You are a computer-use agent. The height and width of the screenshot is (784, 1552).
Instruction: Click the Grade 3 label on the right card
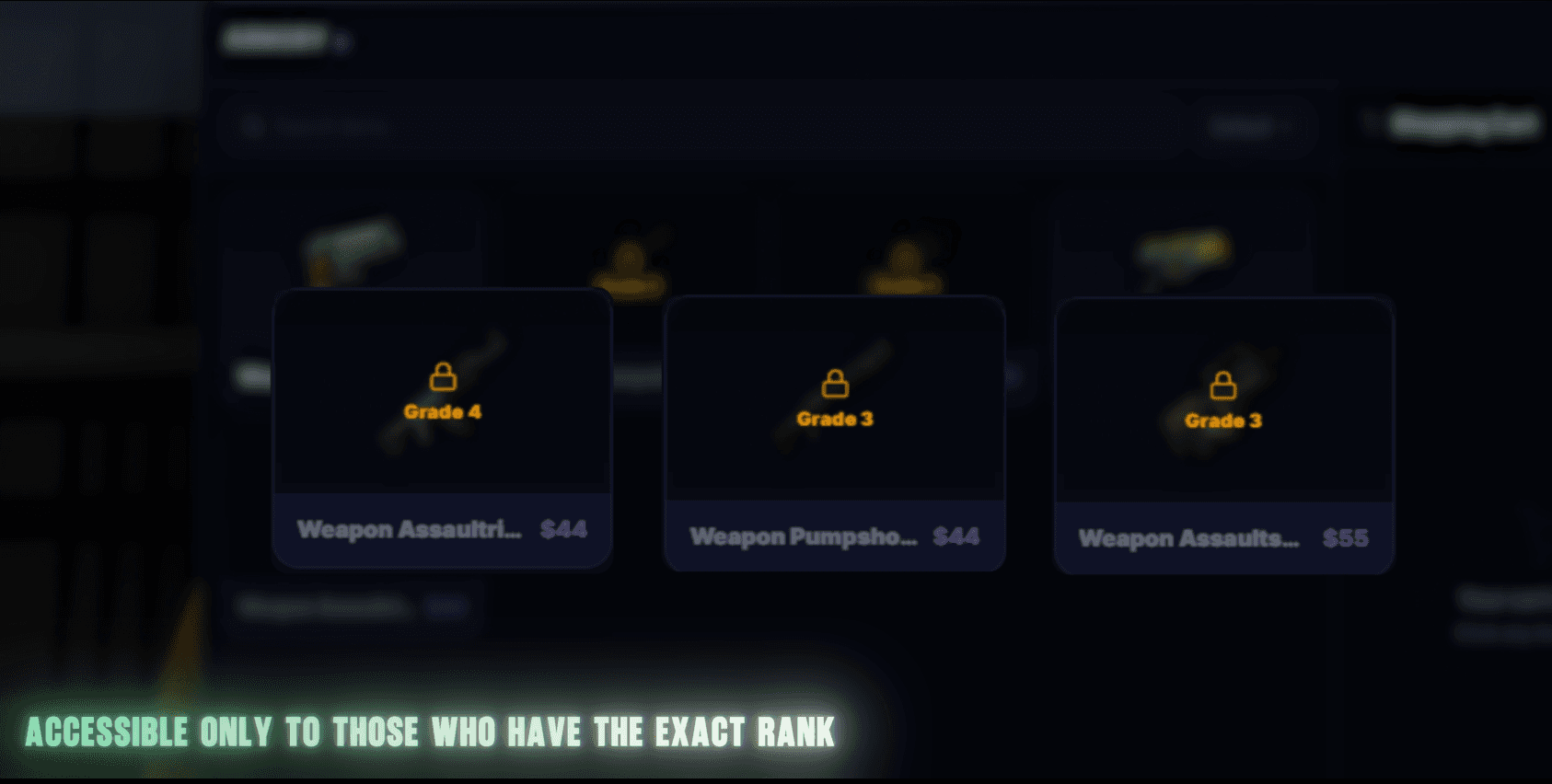[1223, 421]
